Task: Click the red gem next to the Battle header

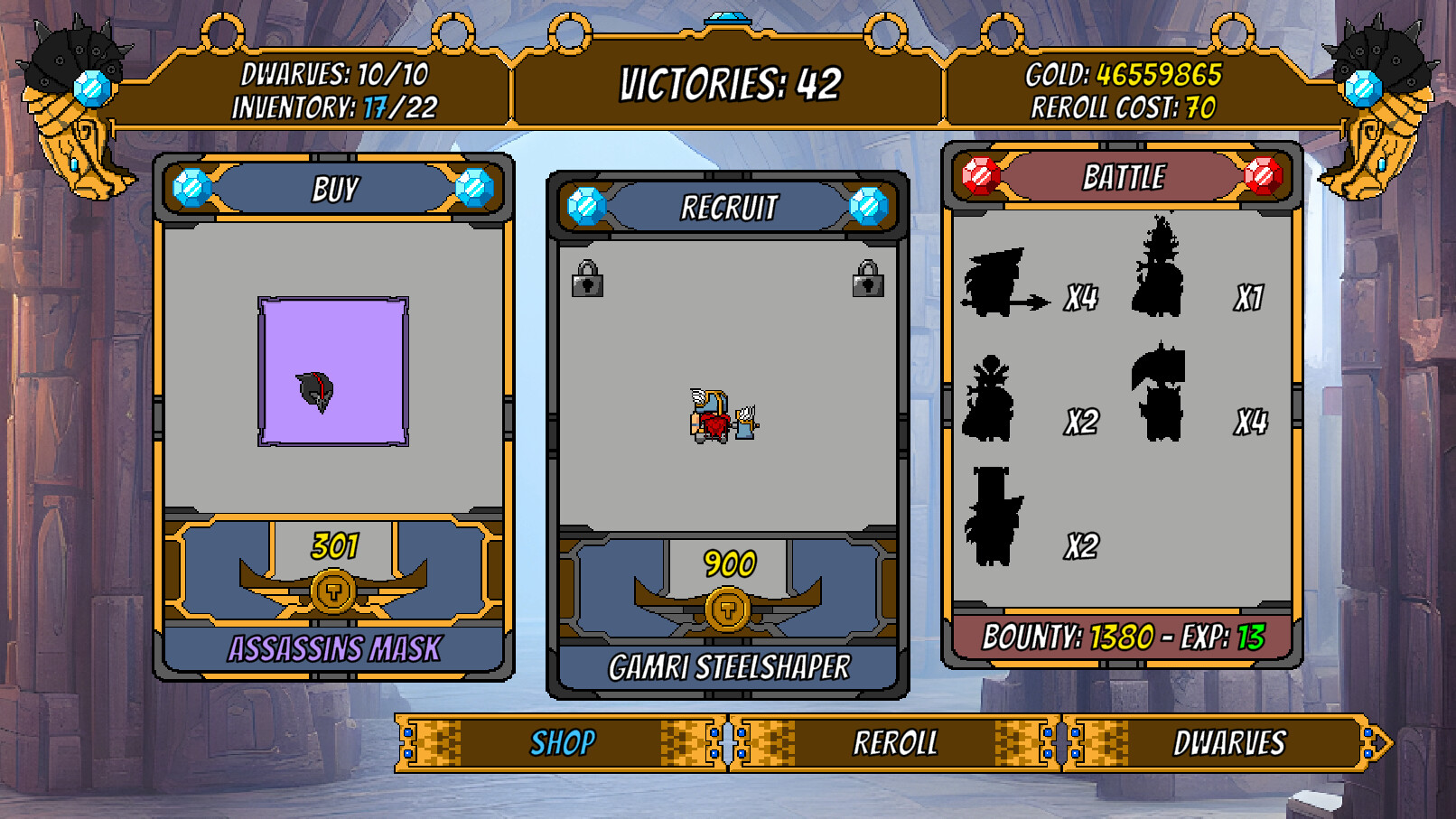Action: coord(979,178)
